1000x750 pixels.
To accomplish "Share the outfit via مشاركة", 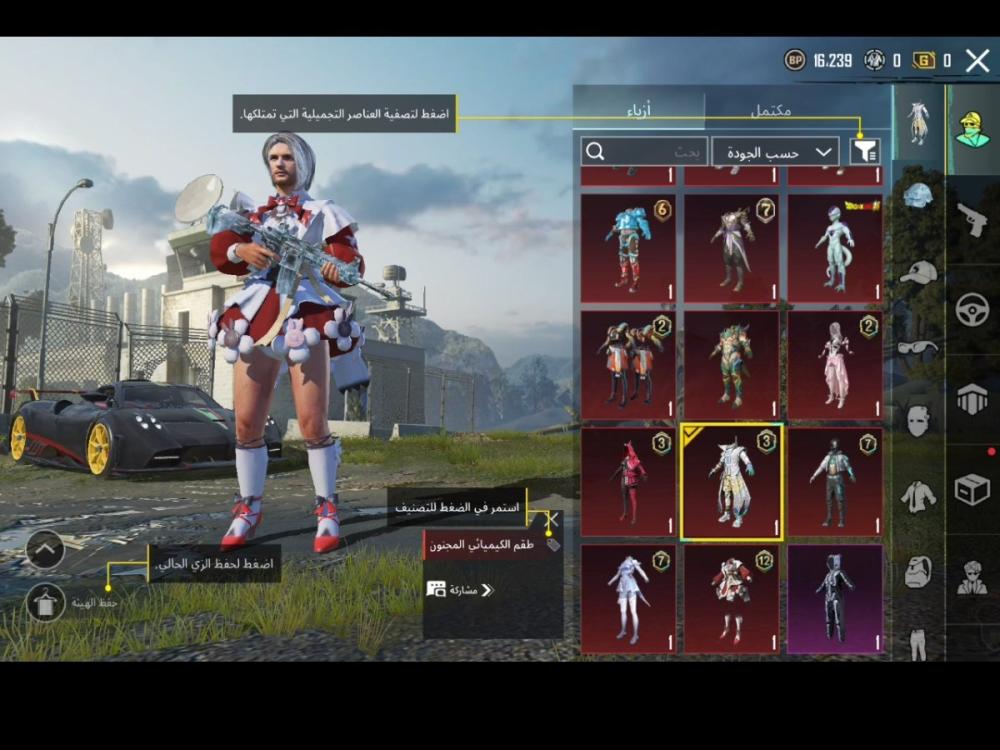I will click(x=460, y=590).
